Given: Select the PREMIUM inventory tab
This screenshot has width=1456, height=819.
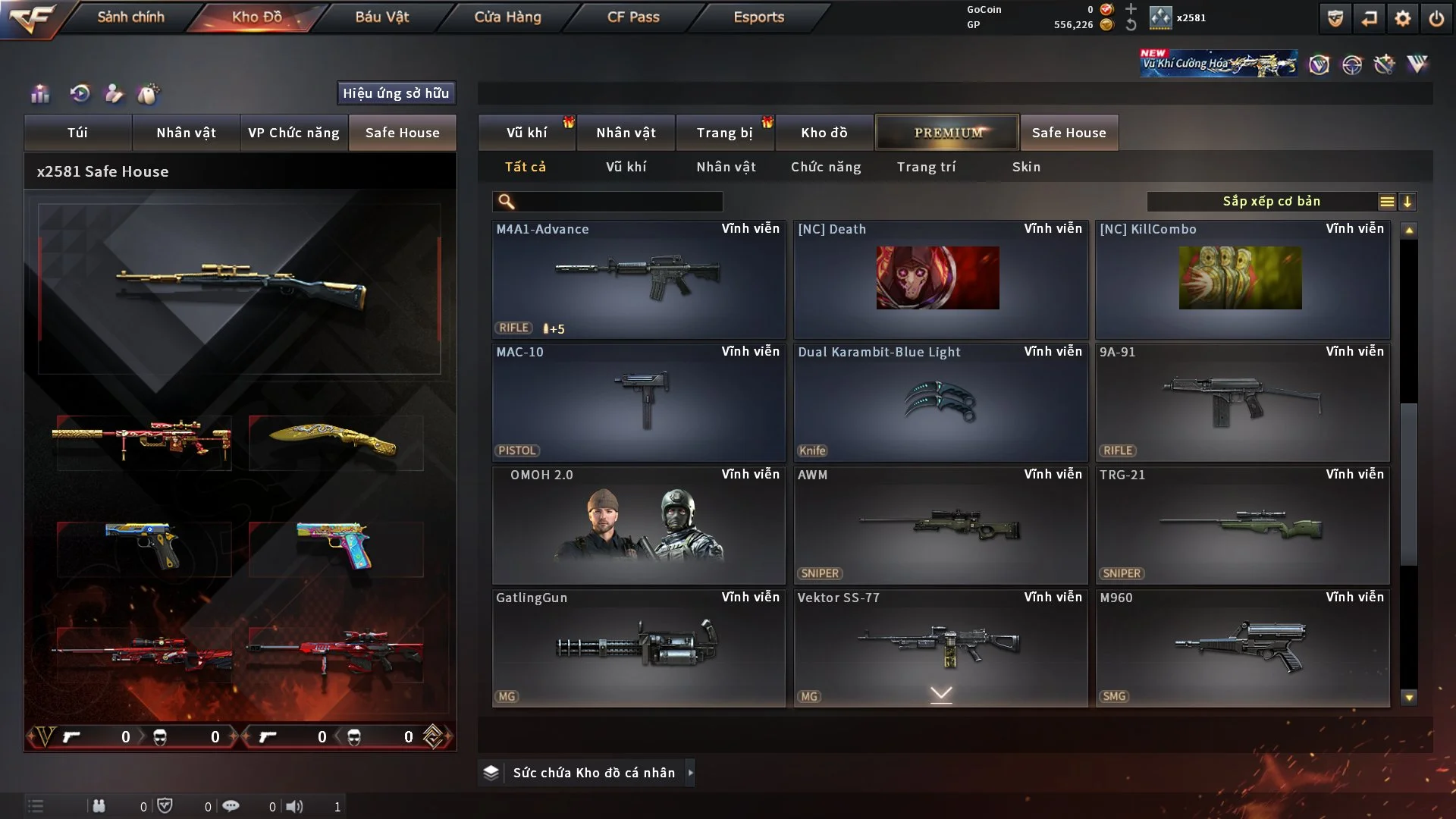Looking at the screenshot, I should [947, 133].
